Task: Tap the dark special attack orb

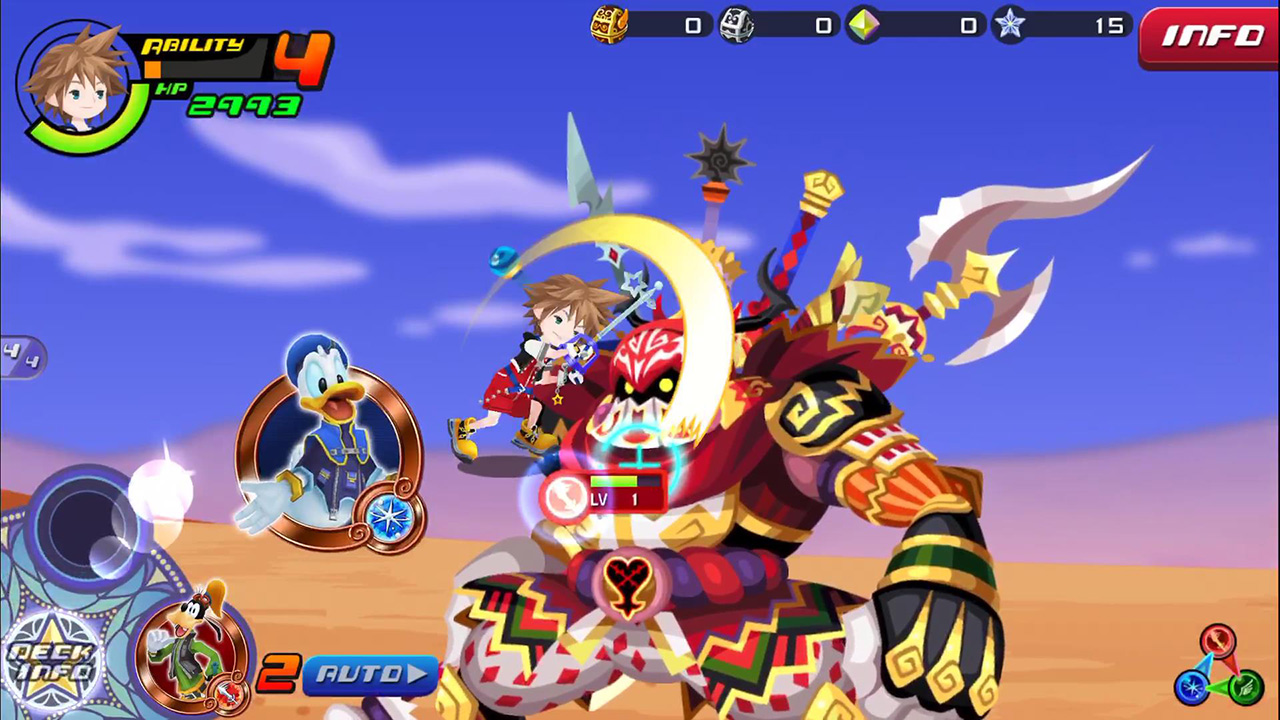Action: pos(84,523)
